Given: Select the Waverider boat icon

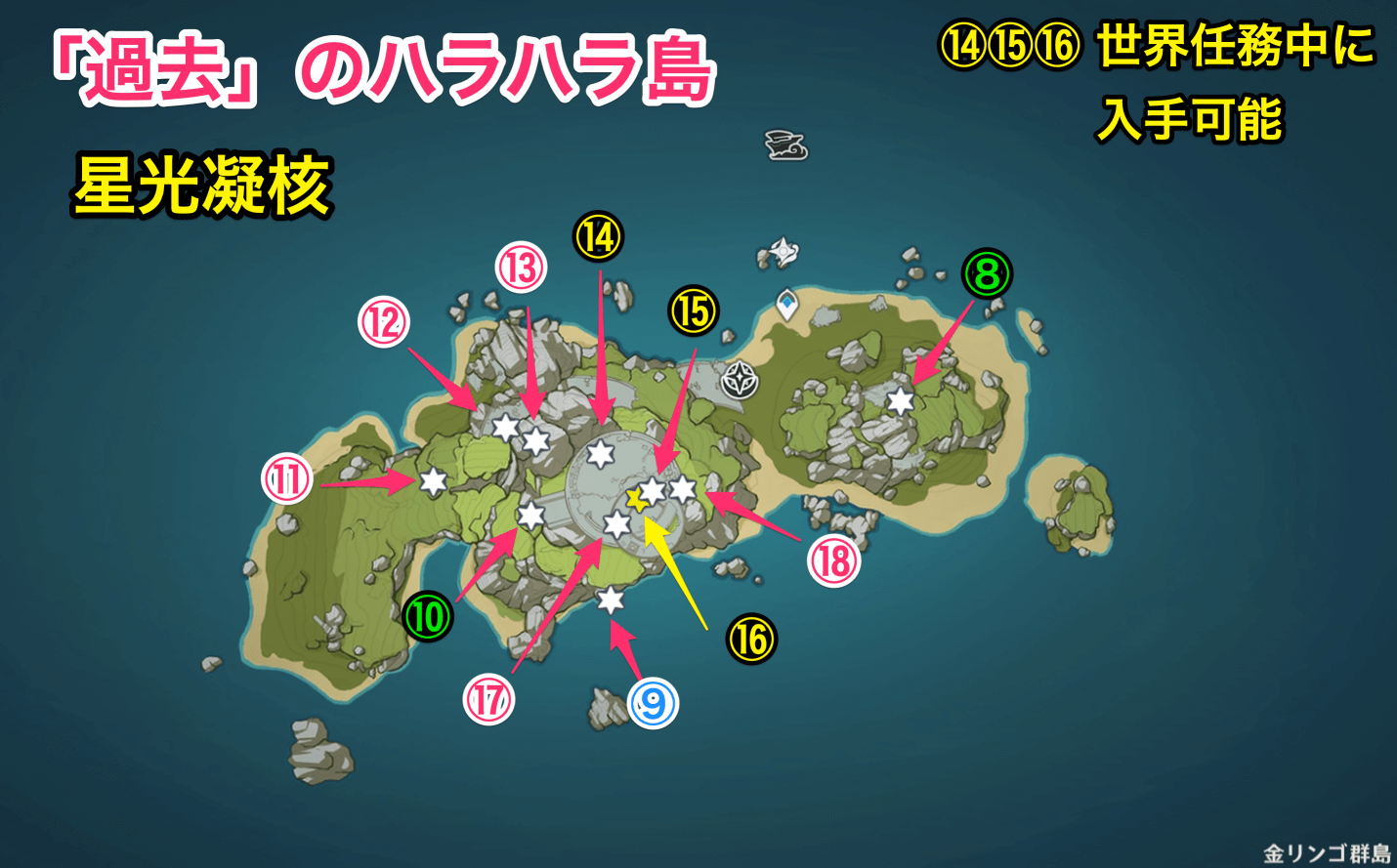Looking at the screenshot, I should (x=786, y=145).
